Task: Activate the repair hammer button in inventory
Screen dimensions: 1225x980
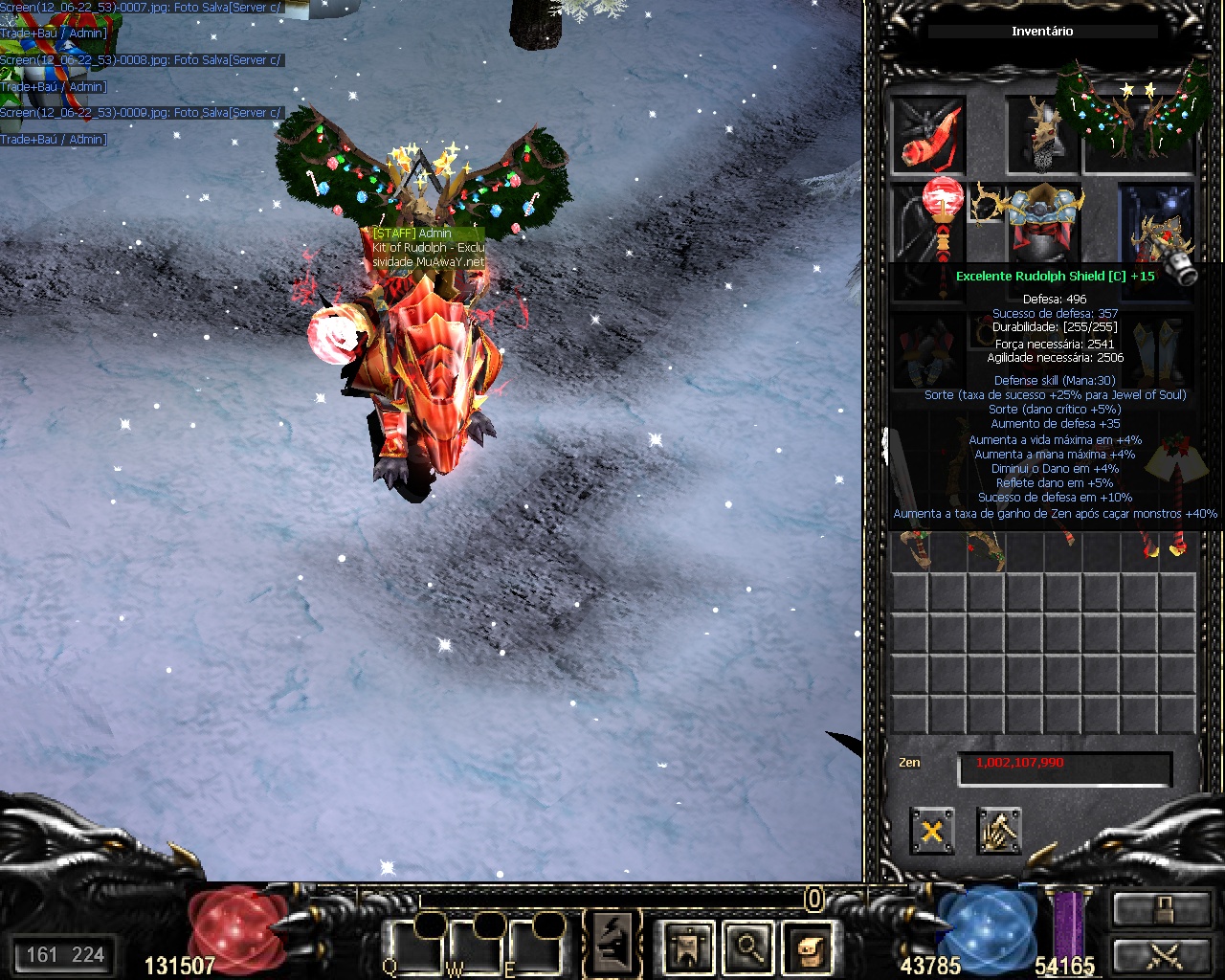Action: [x=998, y=831]
